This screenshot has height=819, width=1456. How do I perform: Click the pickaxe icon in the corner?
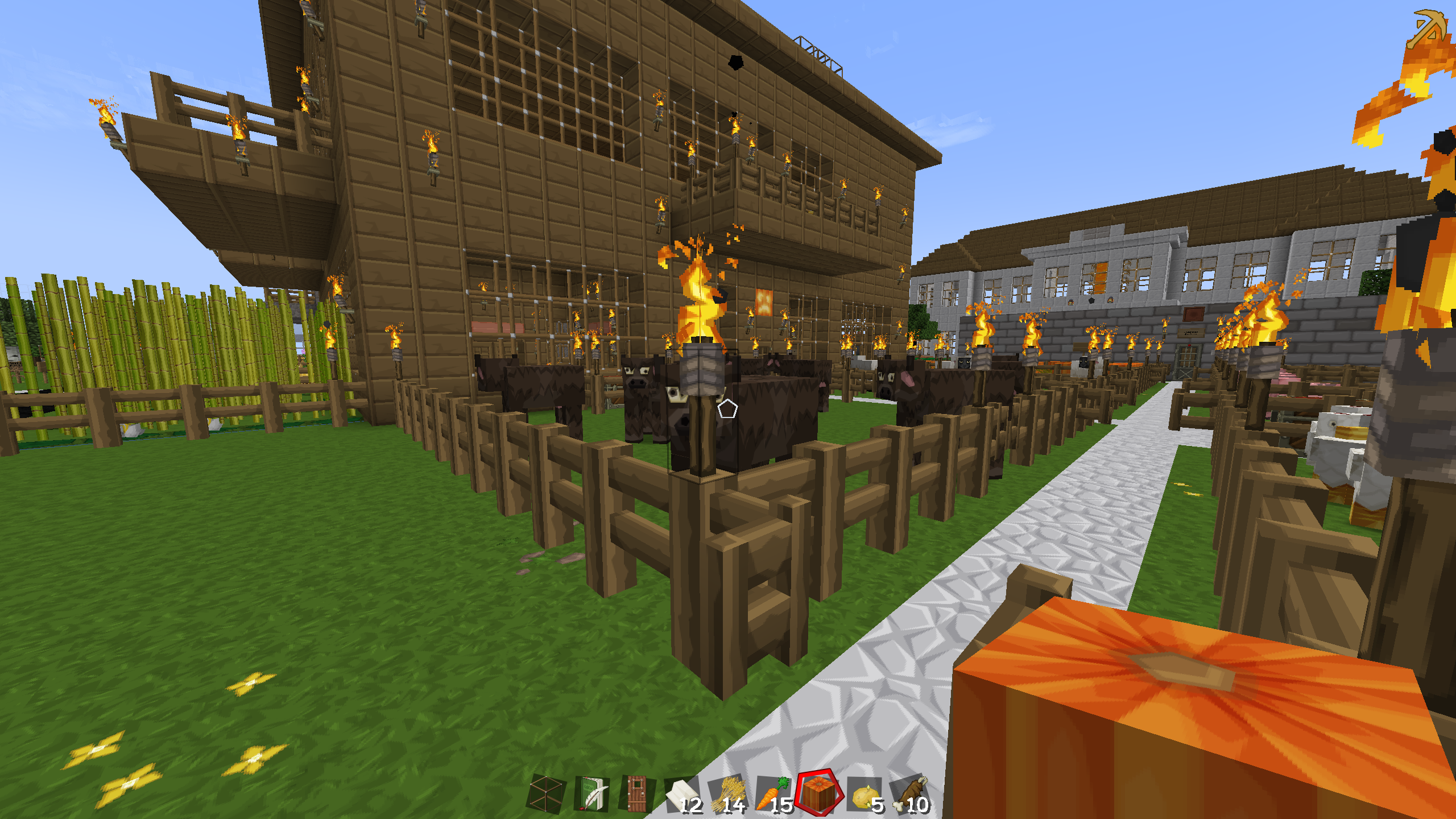(1427, 28)
